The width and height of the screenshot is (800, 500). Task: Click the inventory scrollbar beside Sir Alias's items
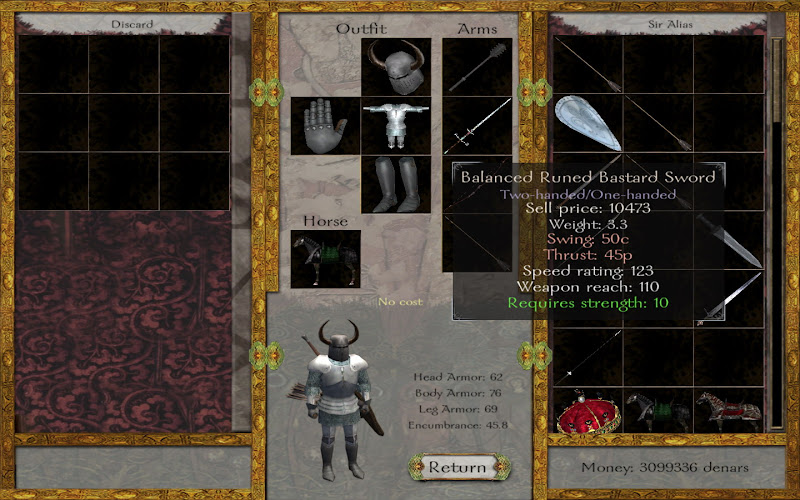click(x=778, y=230)
